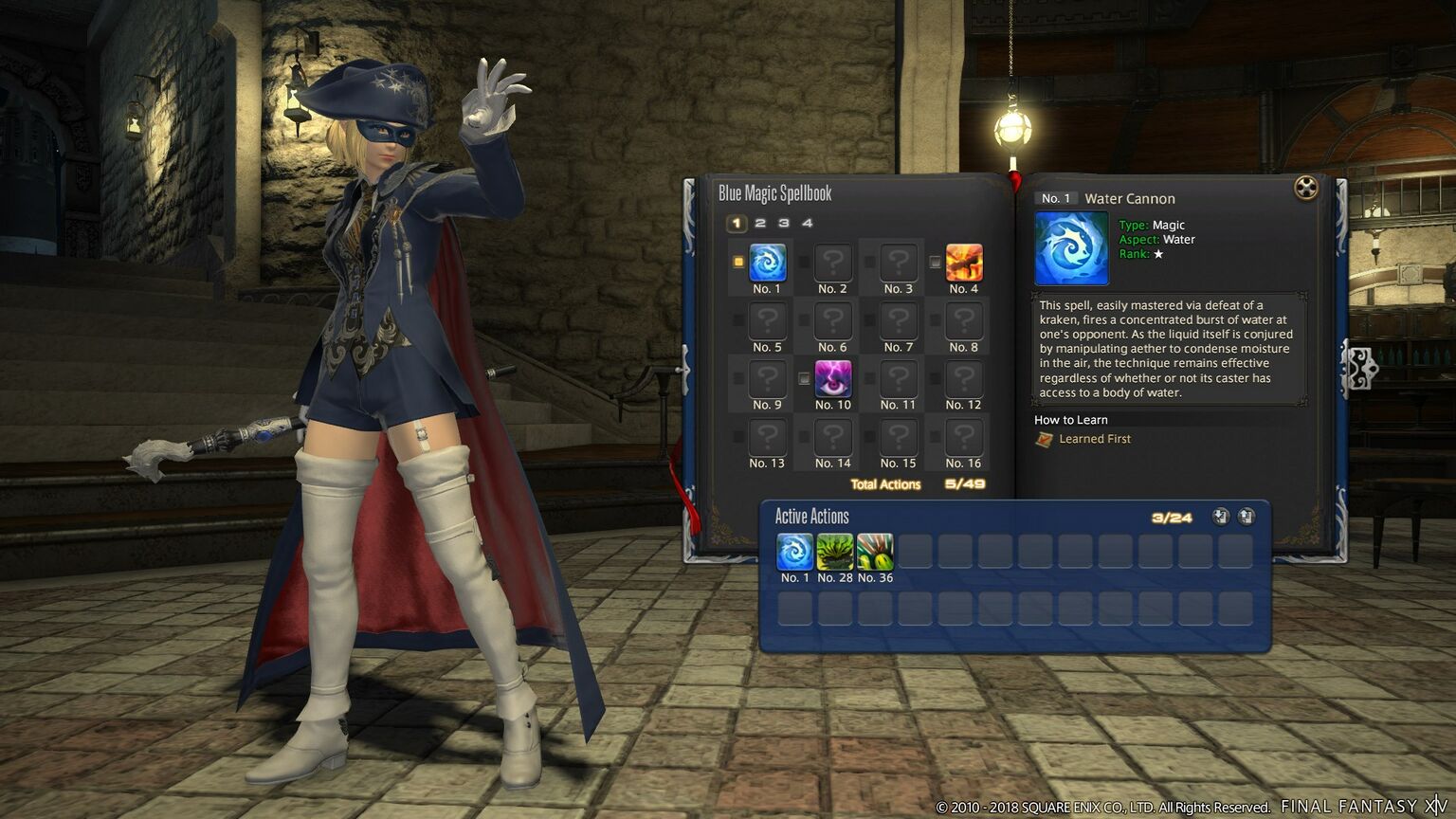
Task: Pick active action No. 36 cactus icon
Action: [874, 552]
